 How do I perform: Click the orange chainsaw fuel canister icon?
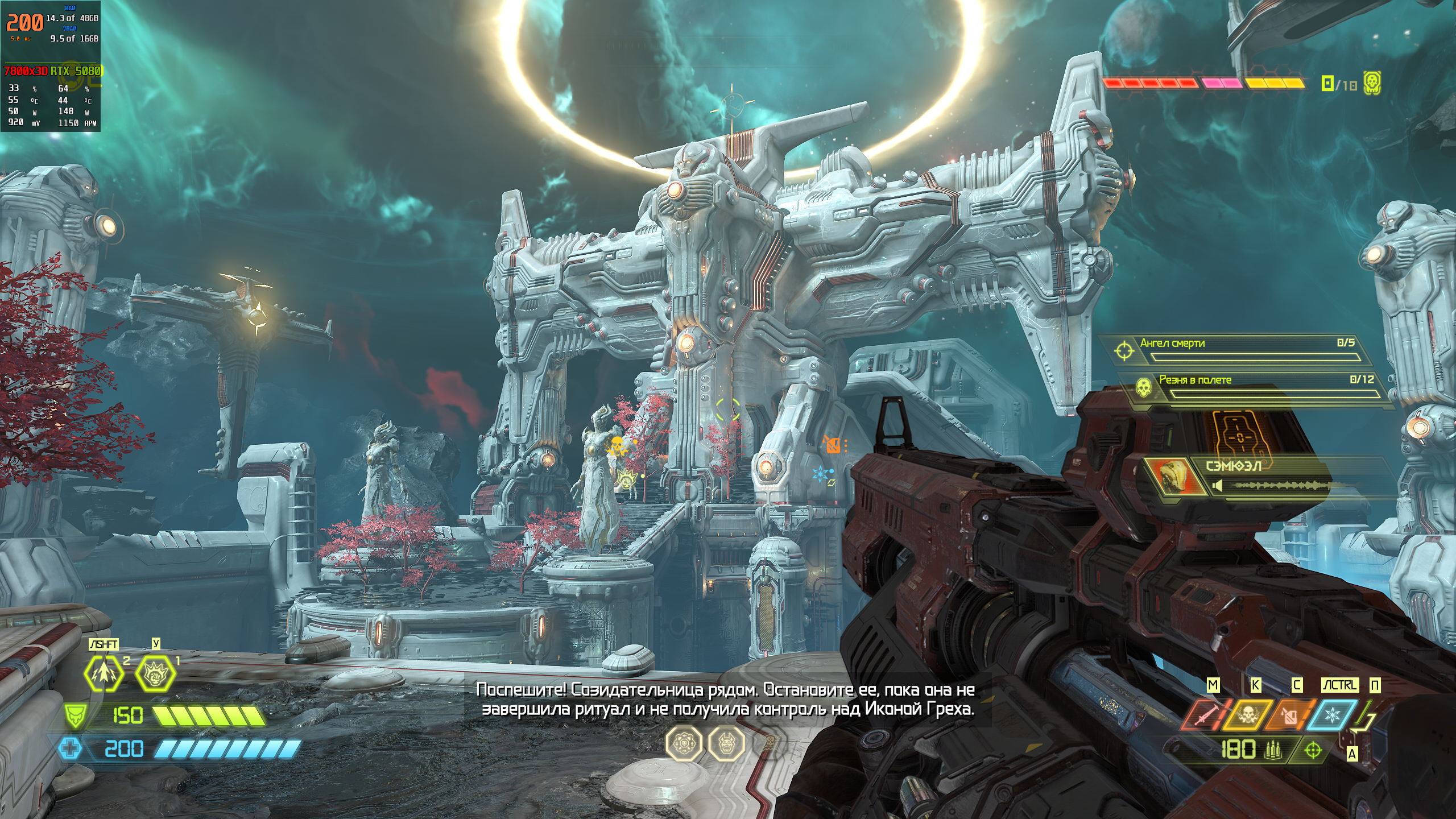point(1289,716)
